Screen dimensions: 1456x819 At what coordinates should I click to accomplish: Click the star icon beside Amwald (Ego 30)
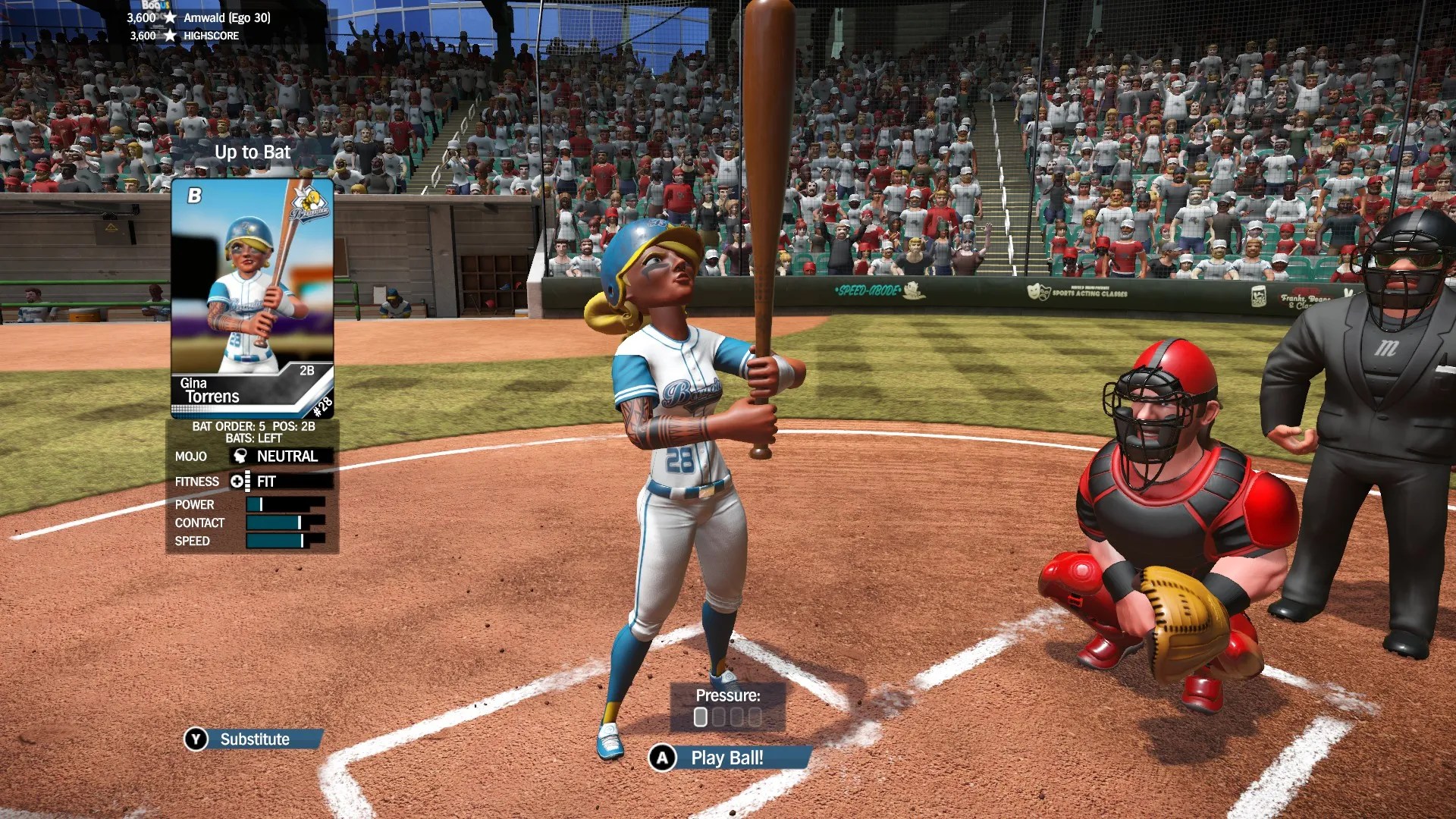[171, 17]
